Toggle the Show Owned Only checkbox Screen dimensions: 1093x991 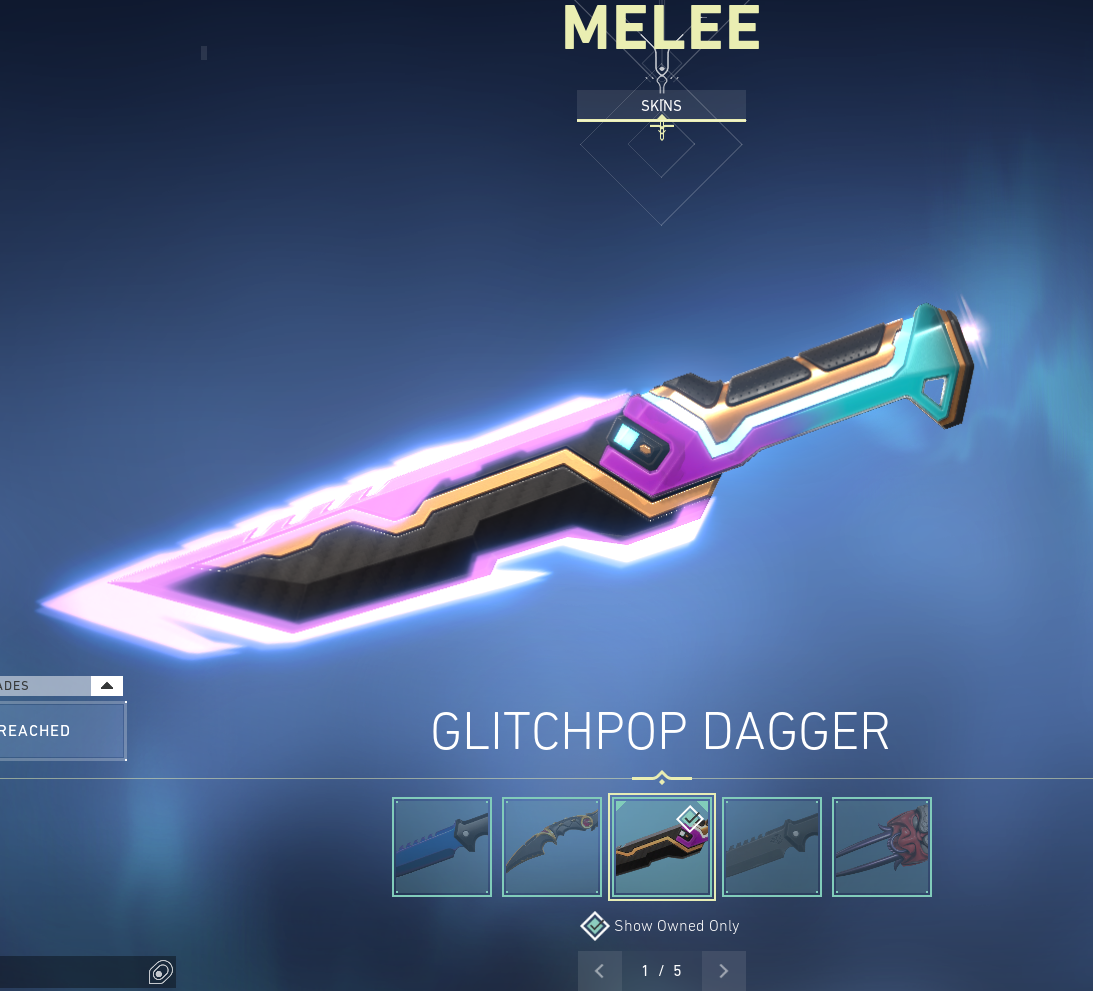pos(595,926)
